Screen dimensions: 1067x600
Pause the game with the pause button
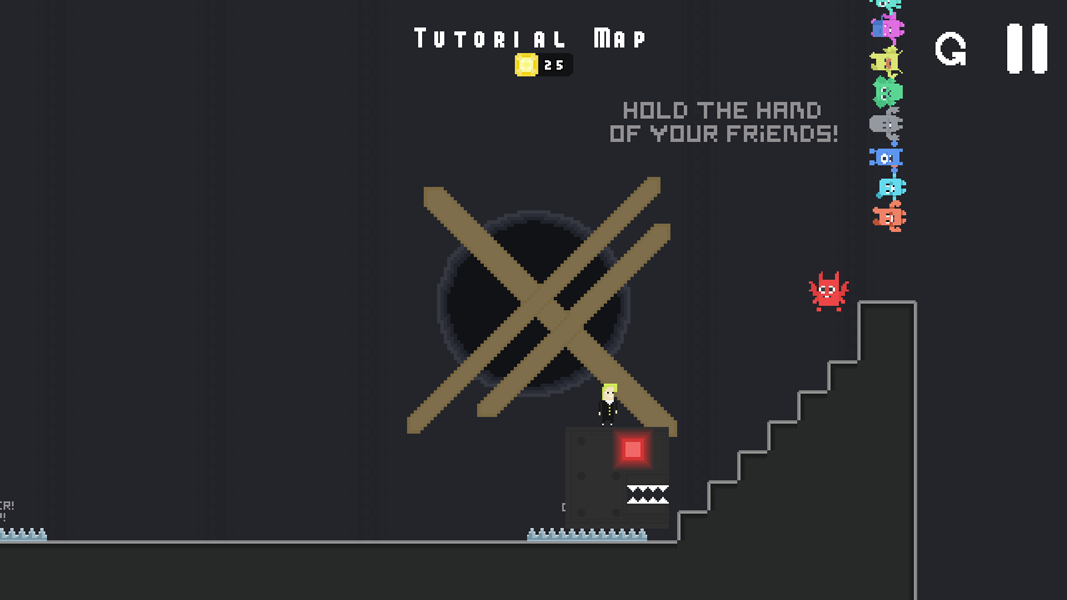(x=1026, y=48)
